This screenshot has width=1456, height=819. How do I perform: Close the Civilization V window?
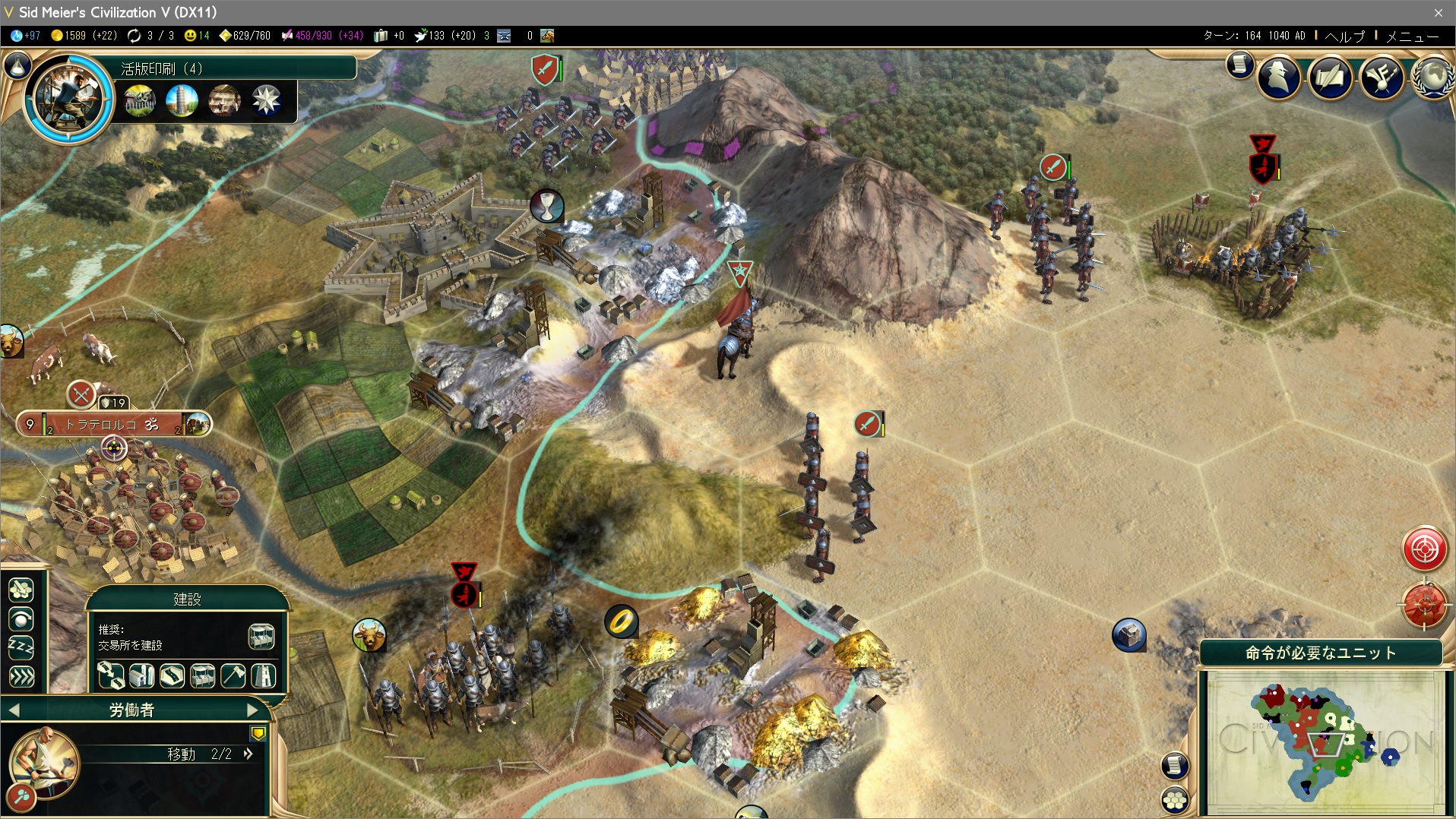point(1438,12)
